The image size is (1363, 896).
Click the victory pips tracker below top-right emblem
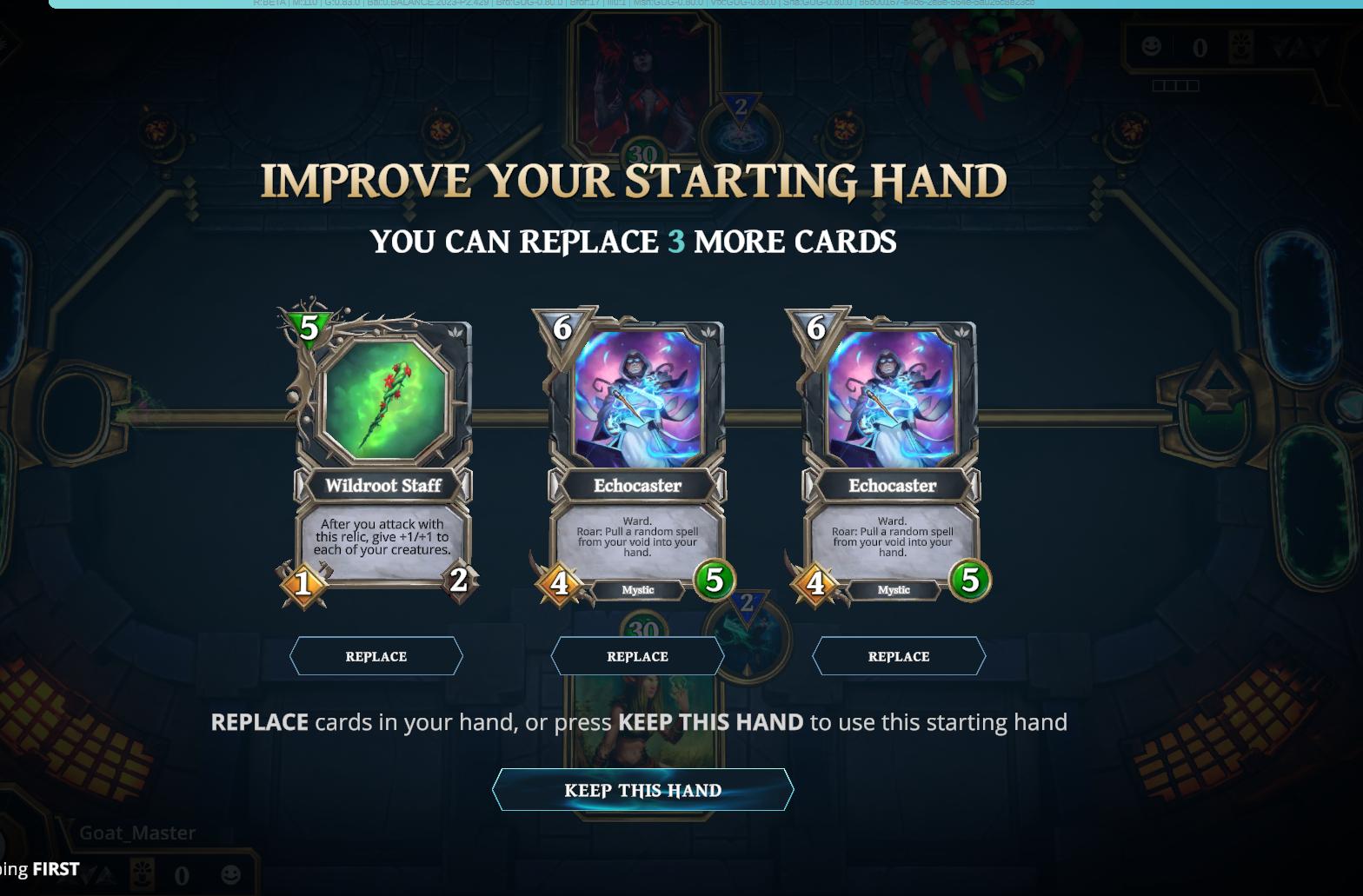pos(1176,85)
